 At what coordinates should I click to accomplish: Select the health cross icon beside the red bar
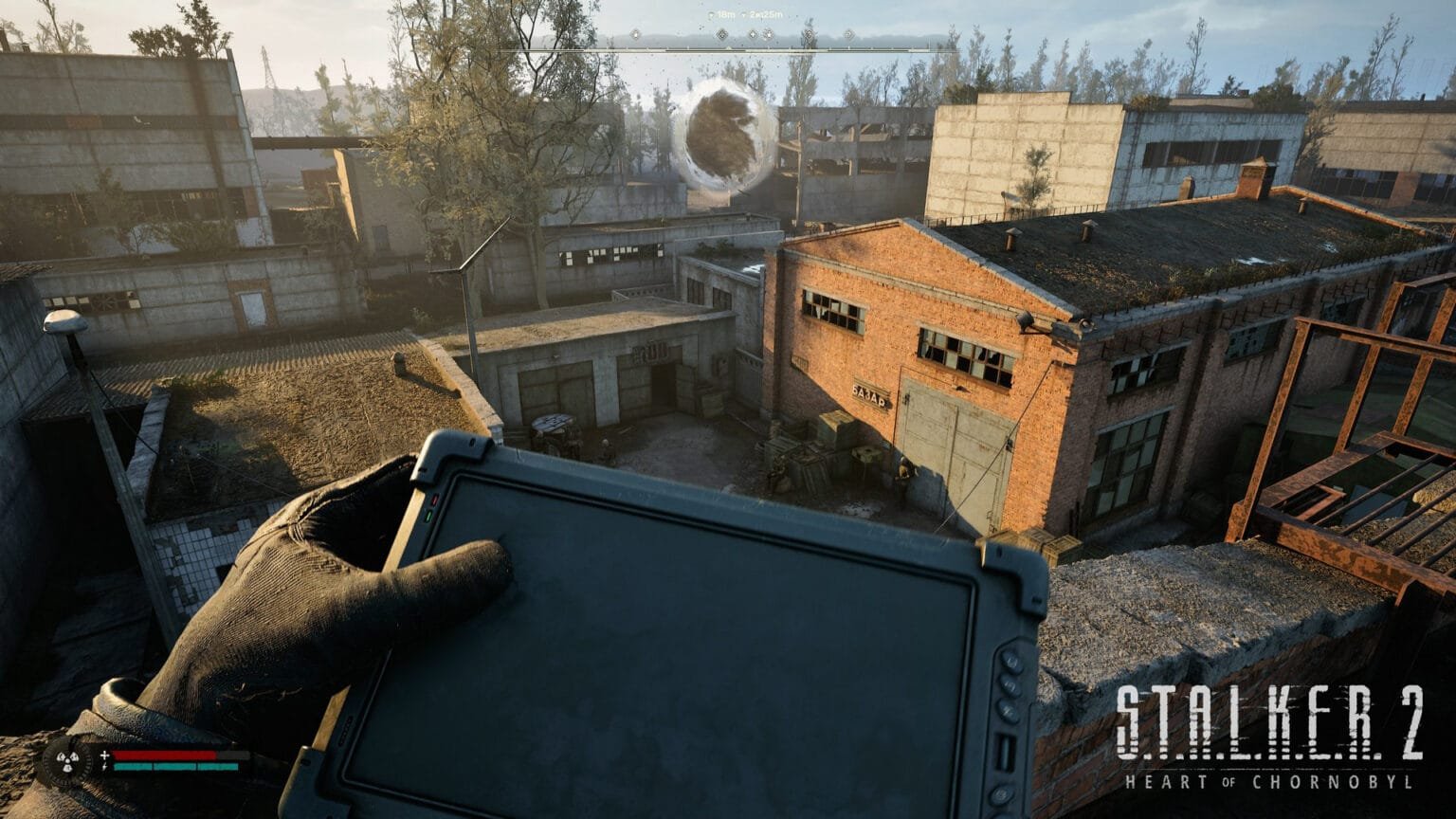[x=104, y=755]
